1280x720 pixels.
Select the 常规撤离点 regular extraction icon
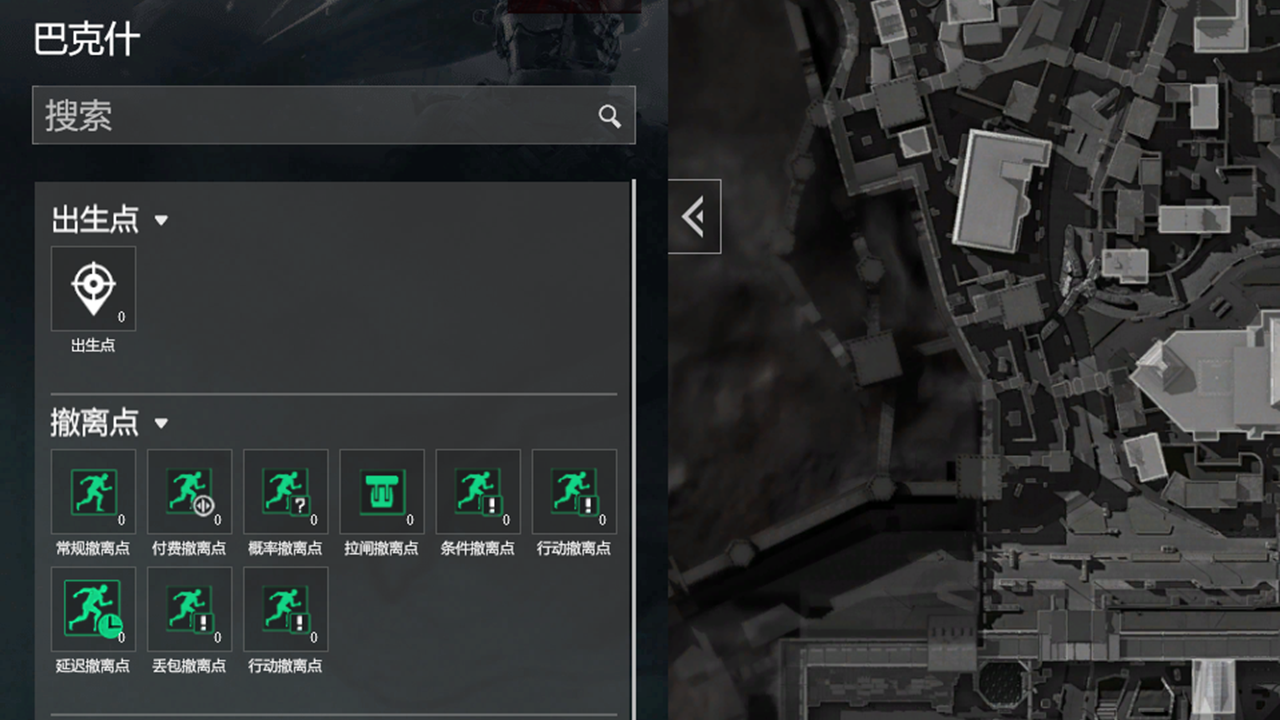coord(93,491)
